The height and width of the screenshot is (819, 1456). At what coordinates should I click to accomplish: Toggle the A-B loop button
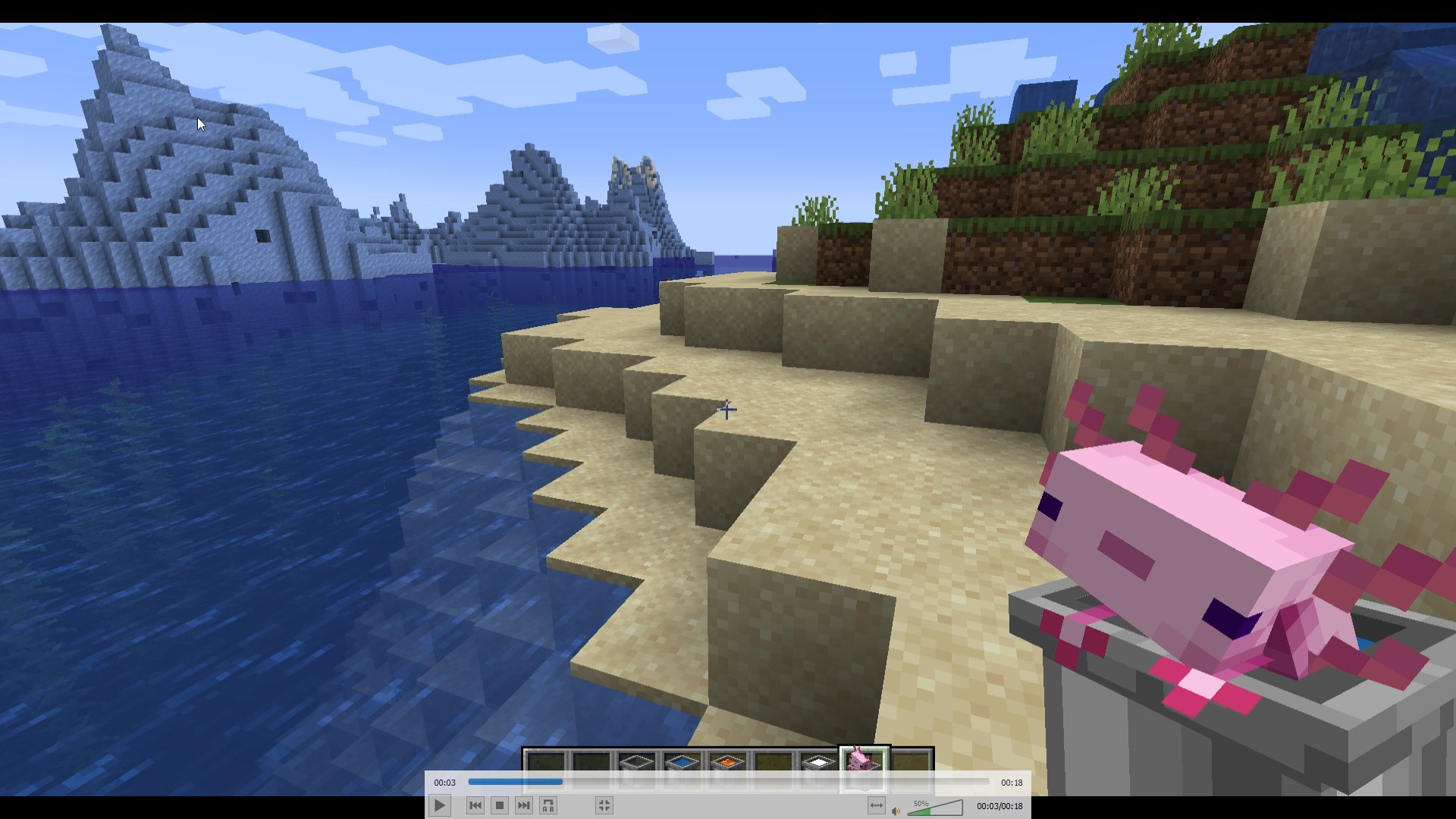[548, 805]
